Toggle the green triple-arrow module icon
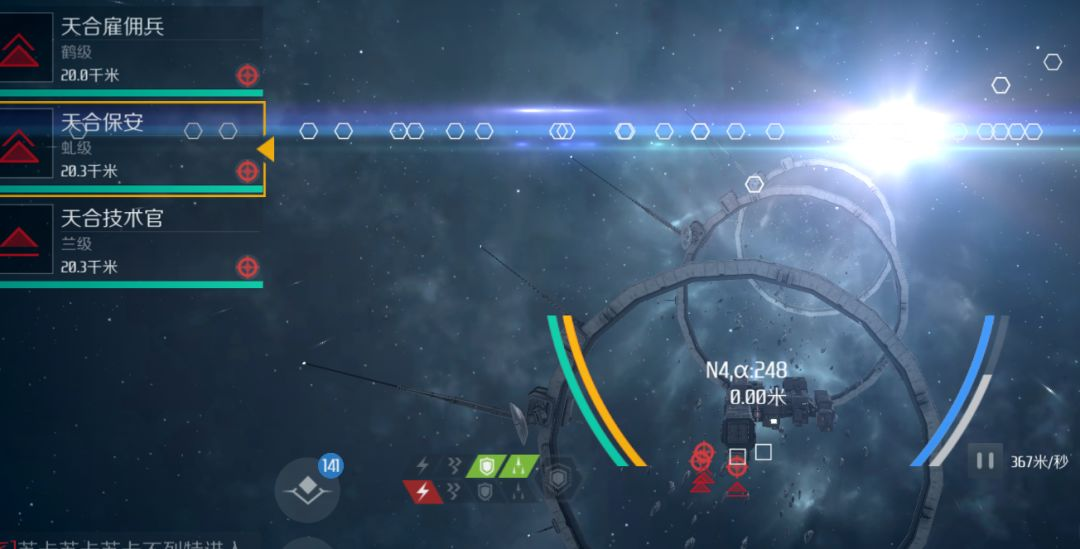Viewport: 1080px width, 549px height. [x=519, y=466]
